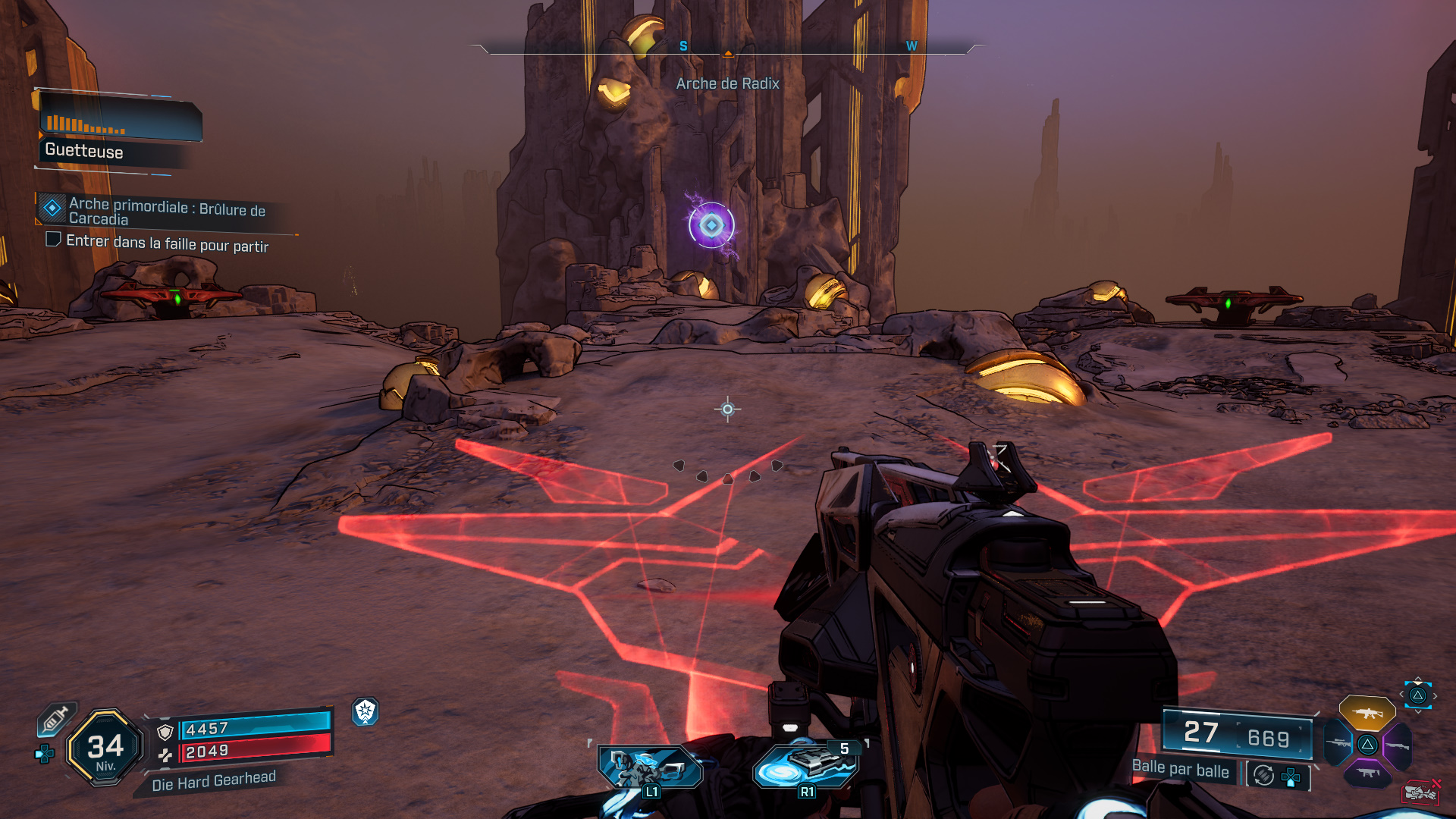This screenshot has width=1456, height=819.
Task: Select the purple rift objective waypoint marker
Action: tap(711, 225)
